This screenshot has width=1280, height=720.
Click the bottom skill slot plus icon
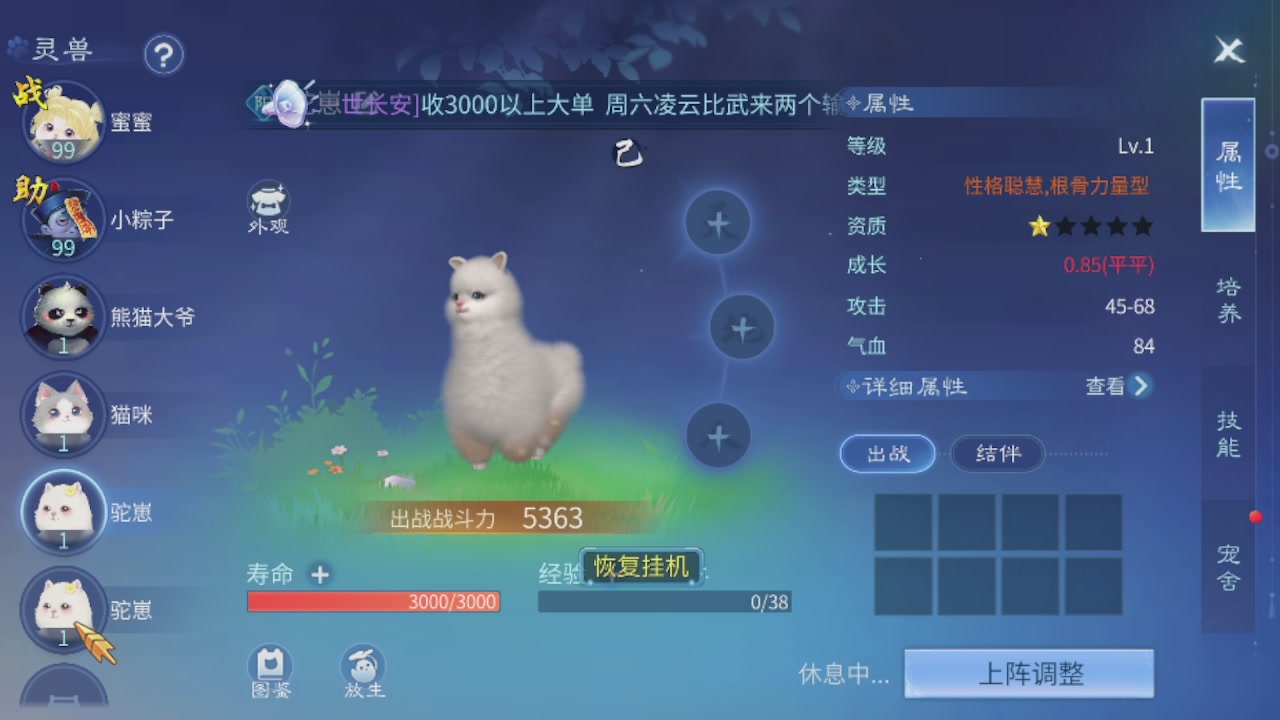(x=716, y=435)
